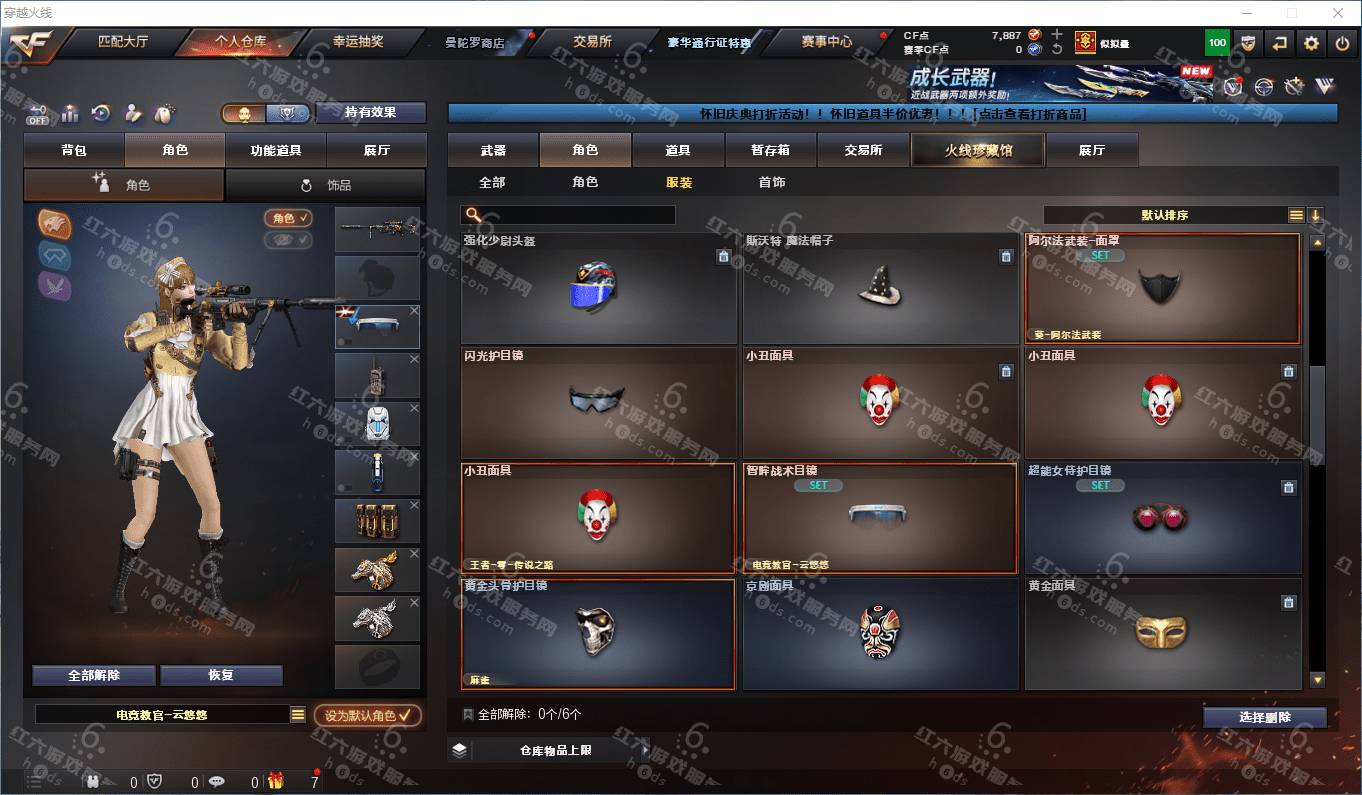Go to the 幸运抽奖 lucky draw page
The width and height of the screenshot is (1362, 795).
(x=357, y=42)
